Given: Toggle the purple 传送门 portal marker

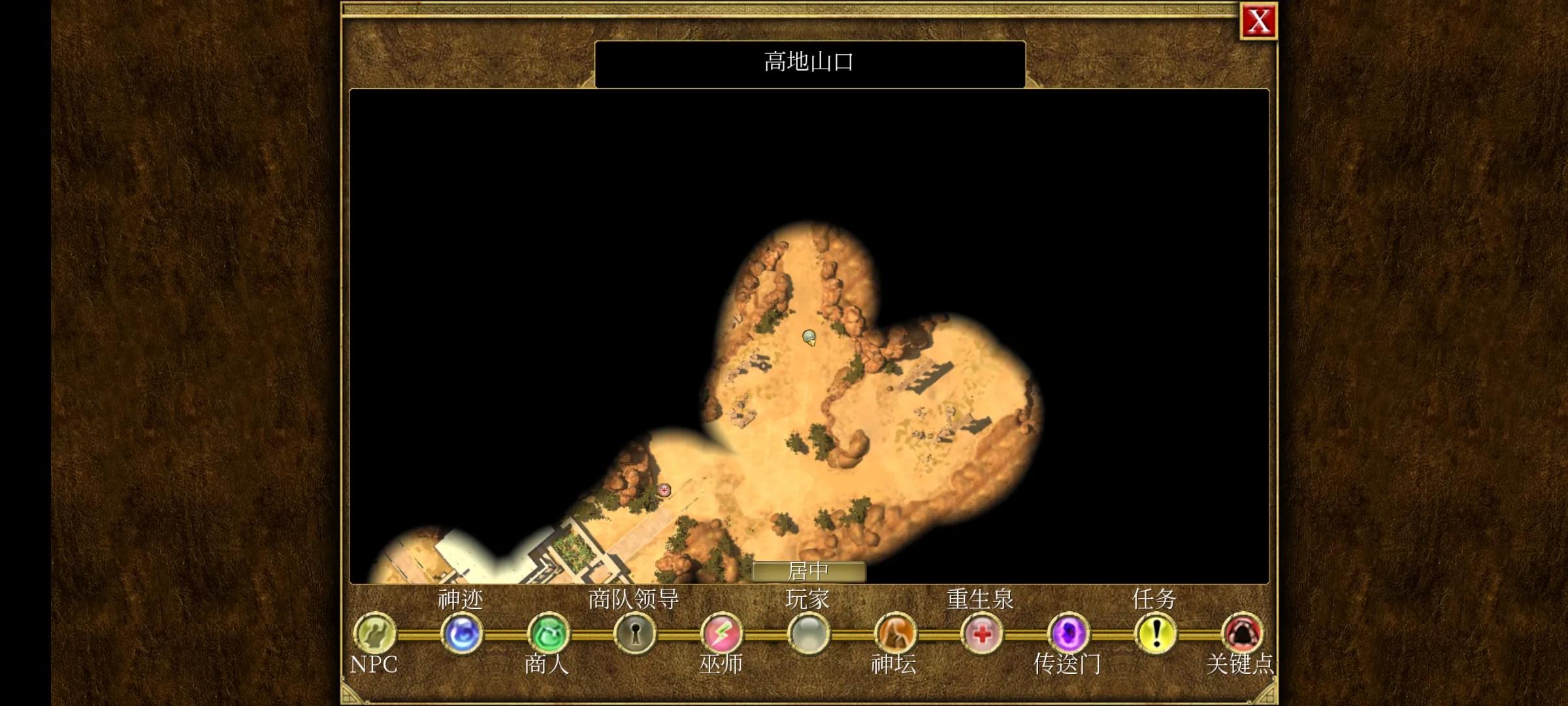Looking at the screenshot, I should point(1069,633).
